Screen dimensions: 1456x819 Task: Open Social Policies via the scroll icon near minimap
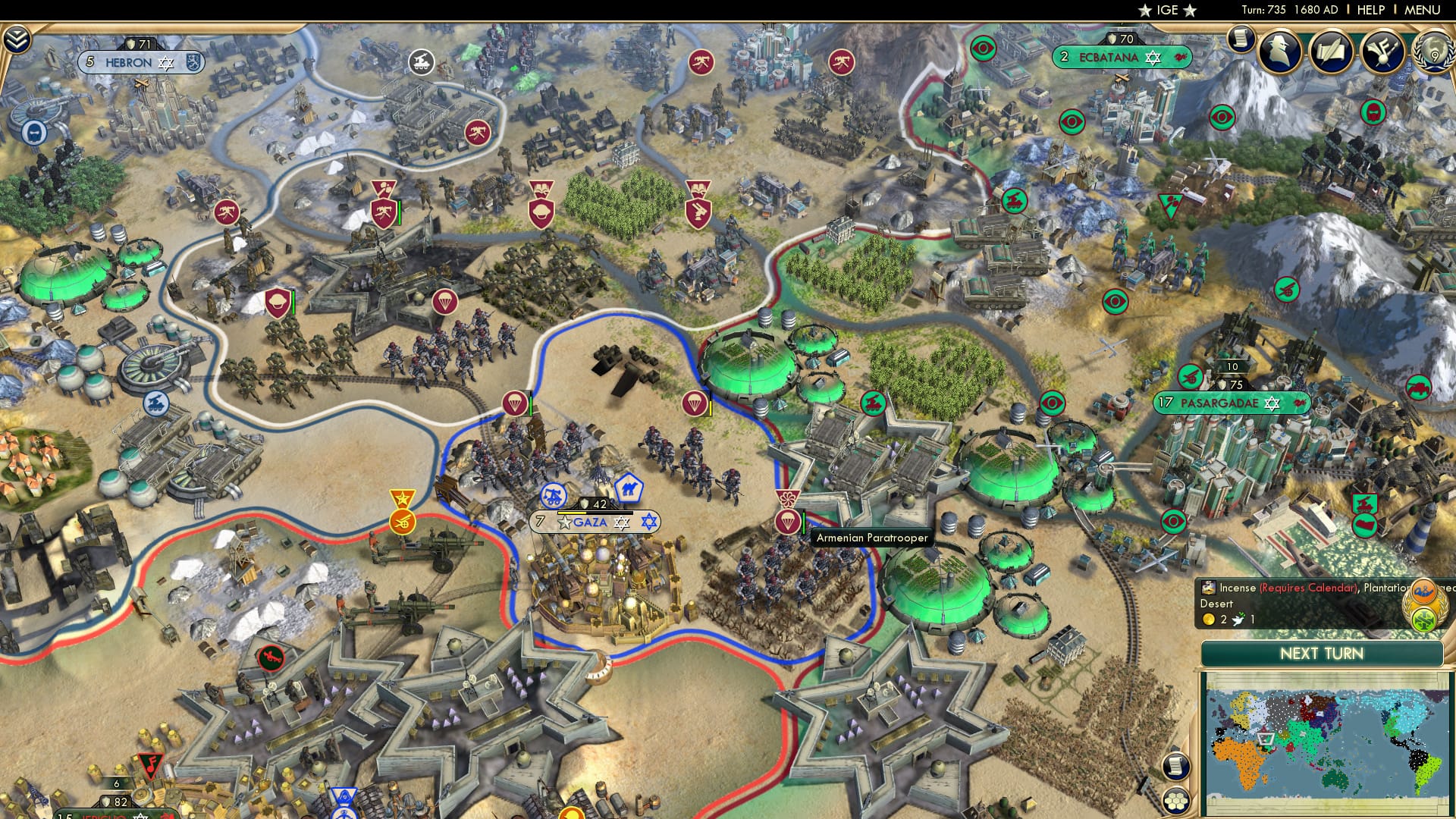coord(1175,764)
